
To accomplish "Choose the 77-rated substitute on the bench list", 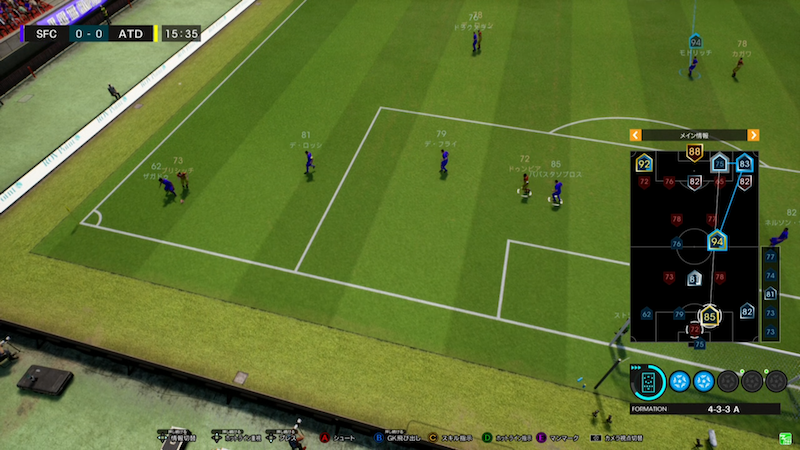I will 770,257.
